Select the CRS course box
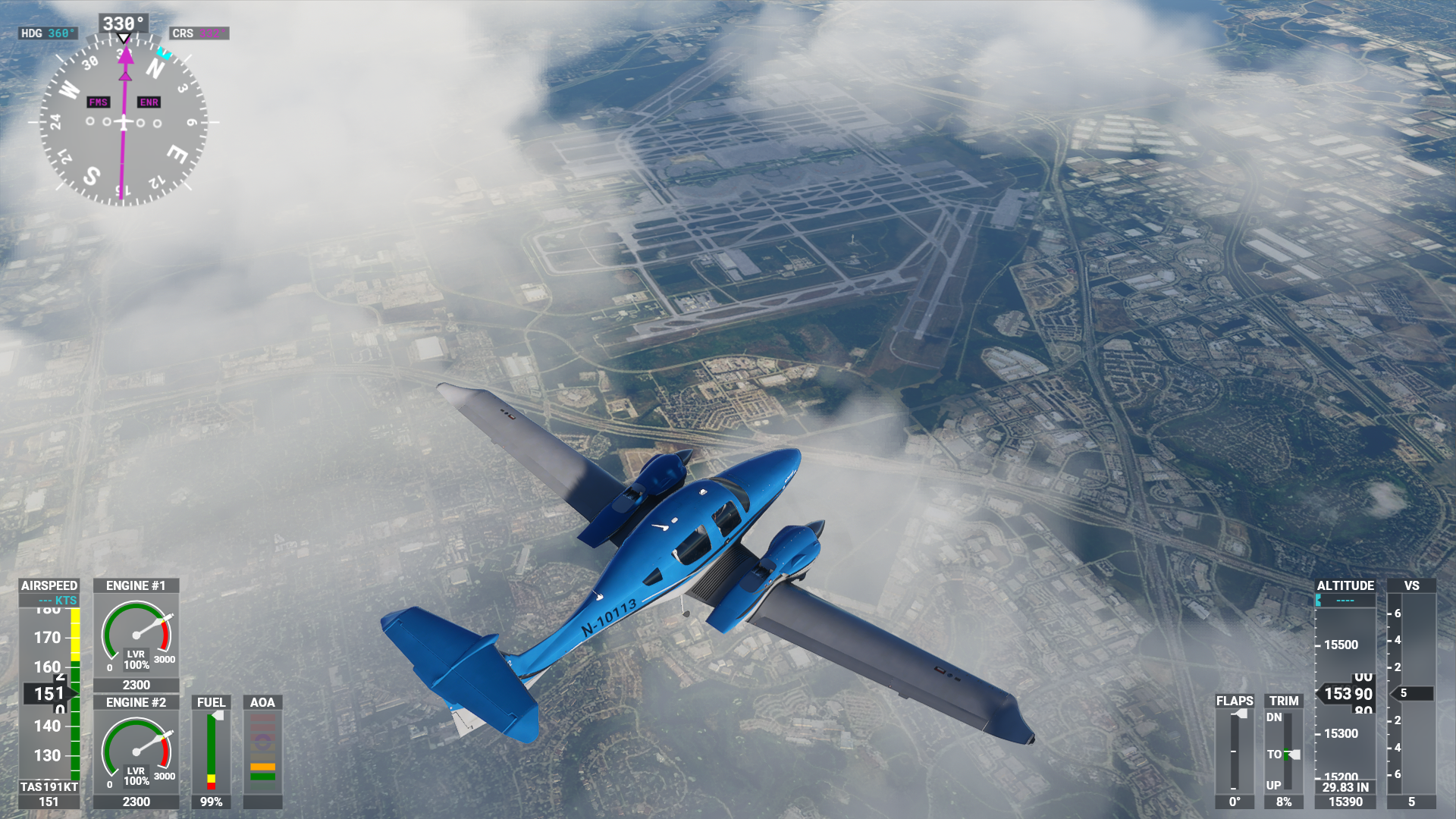The height and width of the screenshot is (819, 1456). click(199, 33)
